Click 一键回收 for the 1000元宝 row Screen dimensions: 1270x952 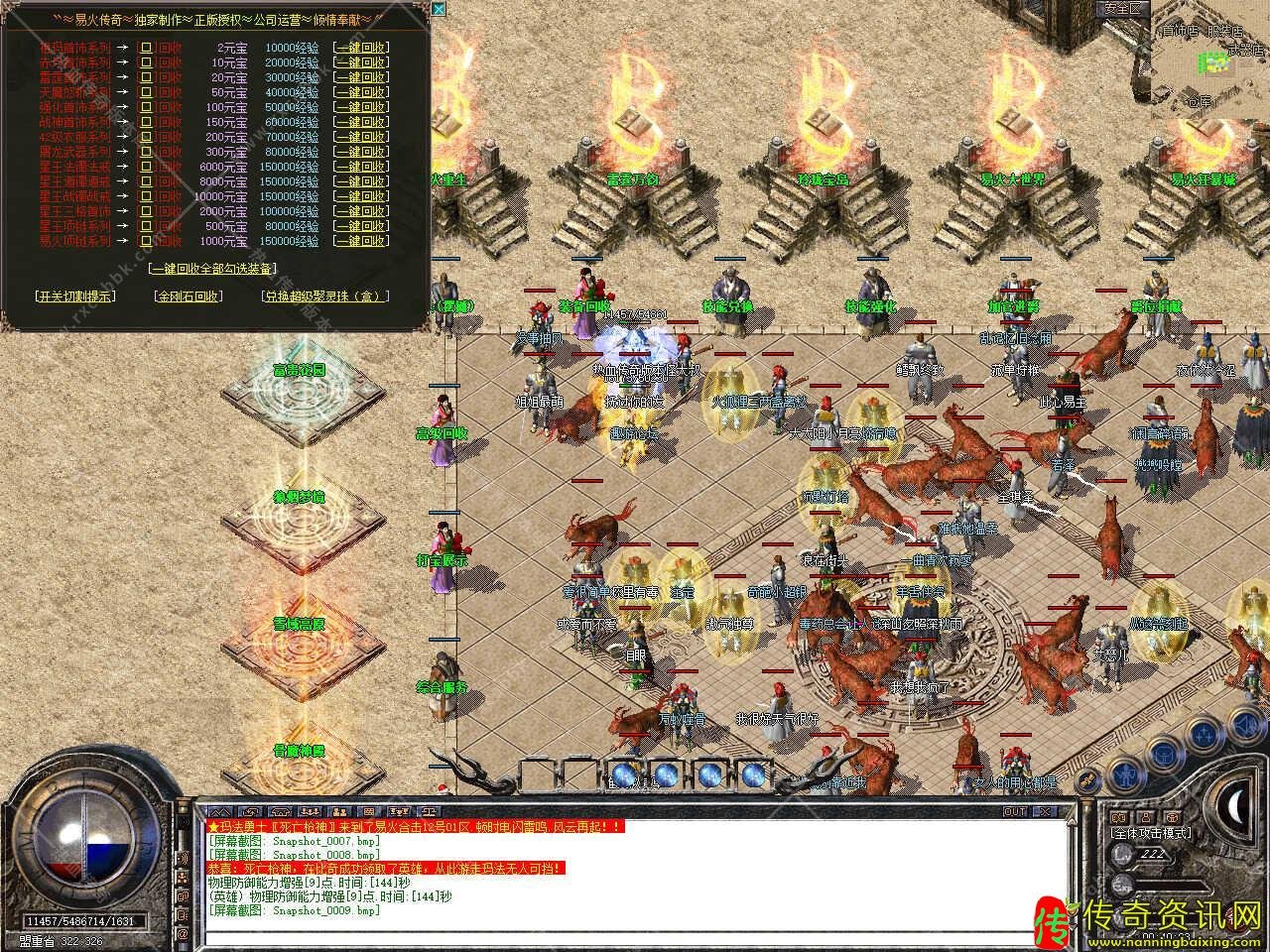[360, 241]
